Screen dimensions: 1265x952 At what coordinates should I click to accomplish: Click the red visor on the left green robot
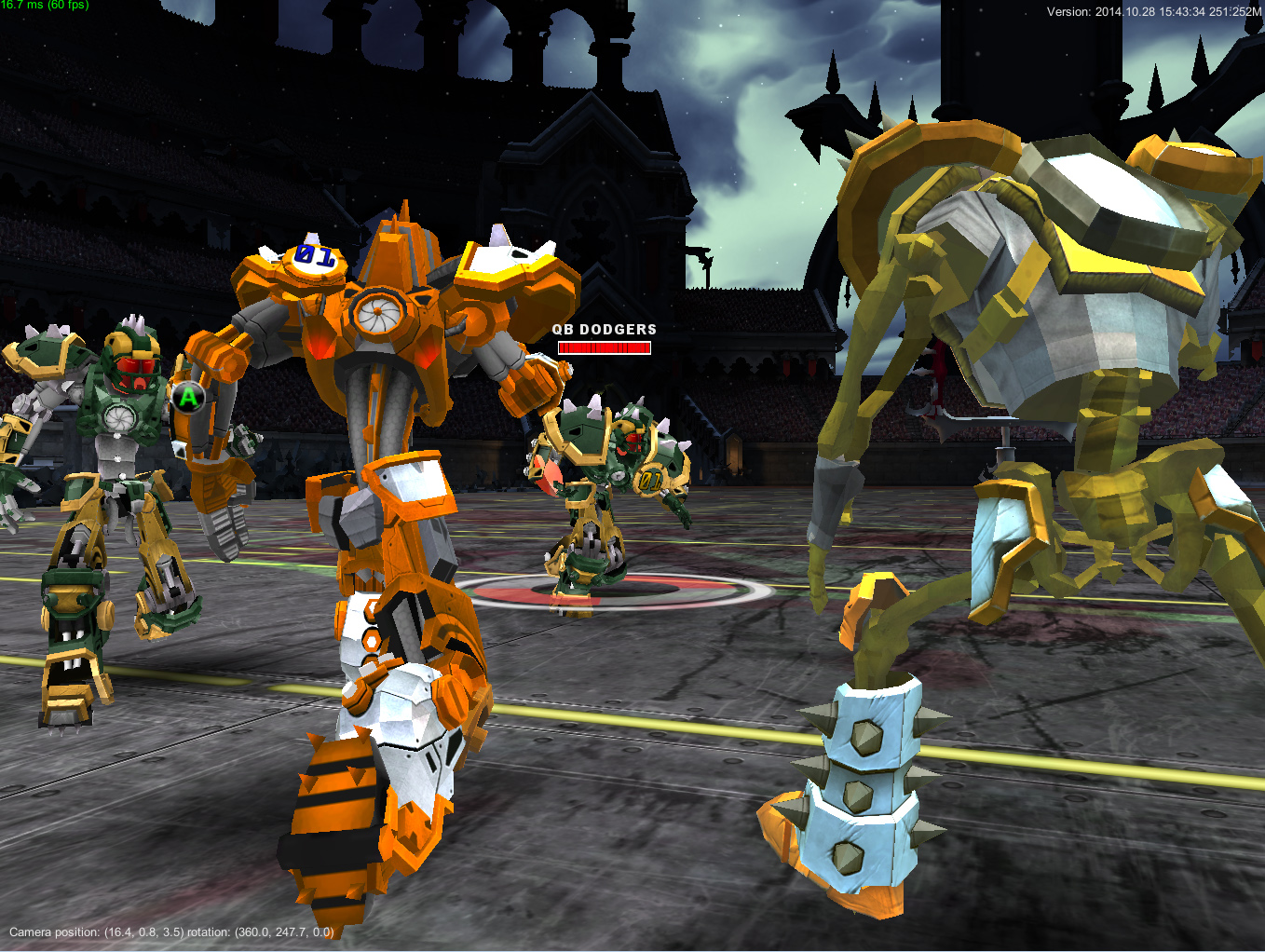[134, 369]
